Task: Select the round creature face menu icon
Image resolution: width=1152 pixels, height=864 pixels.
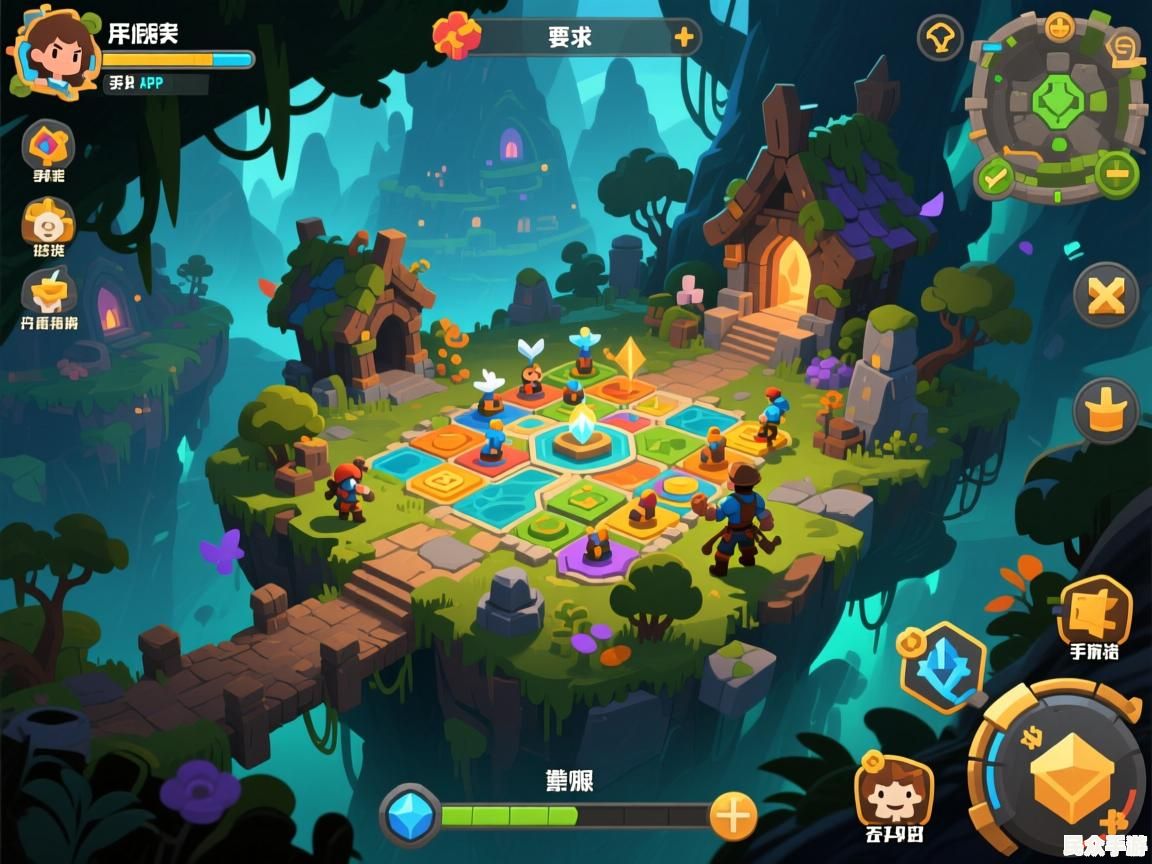Action: (48, 222)
